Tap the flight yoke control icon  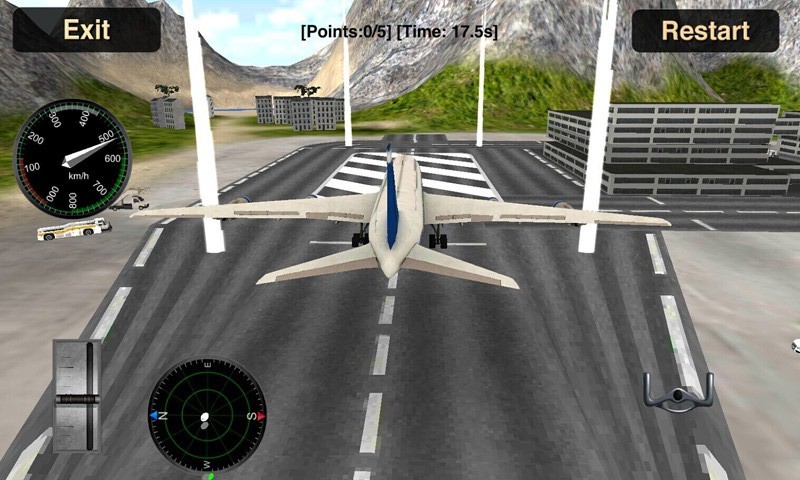point(678,392)
